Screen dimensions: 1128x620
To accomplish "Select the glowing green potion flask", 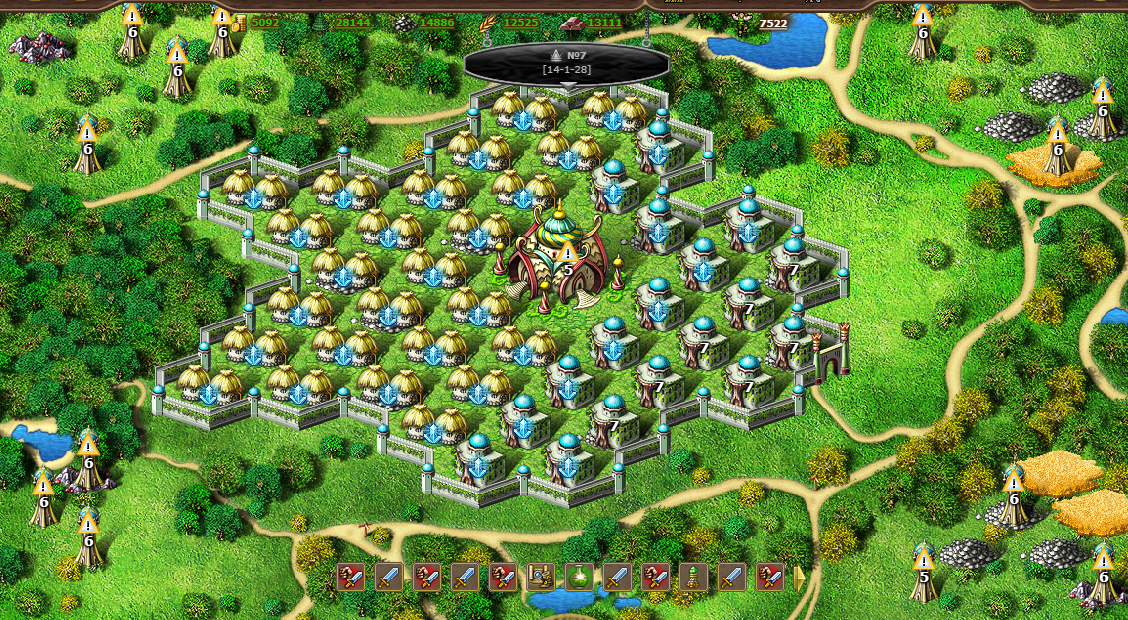I will (579, 577).
